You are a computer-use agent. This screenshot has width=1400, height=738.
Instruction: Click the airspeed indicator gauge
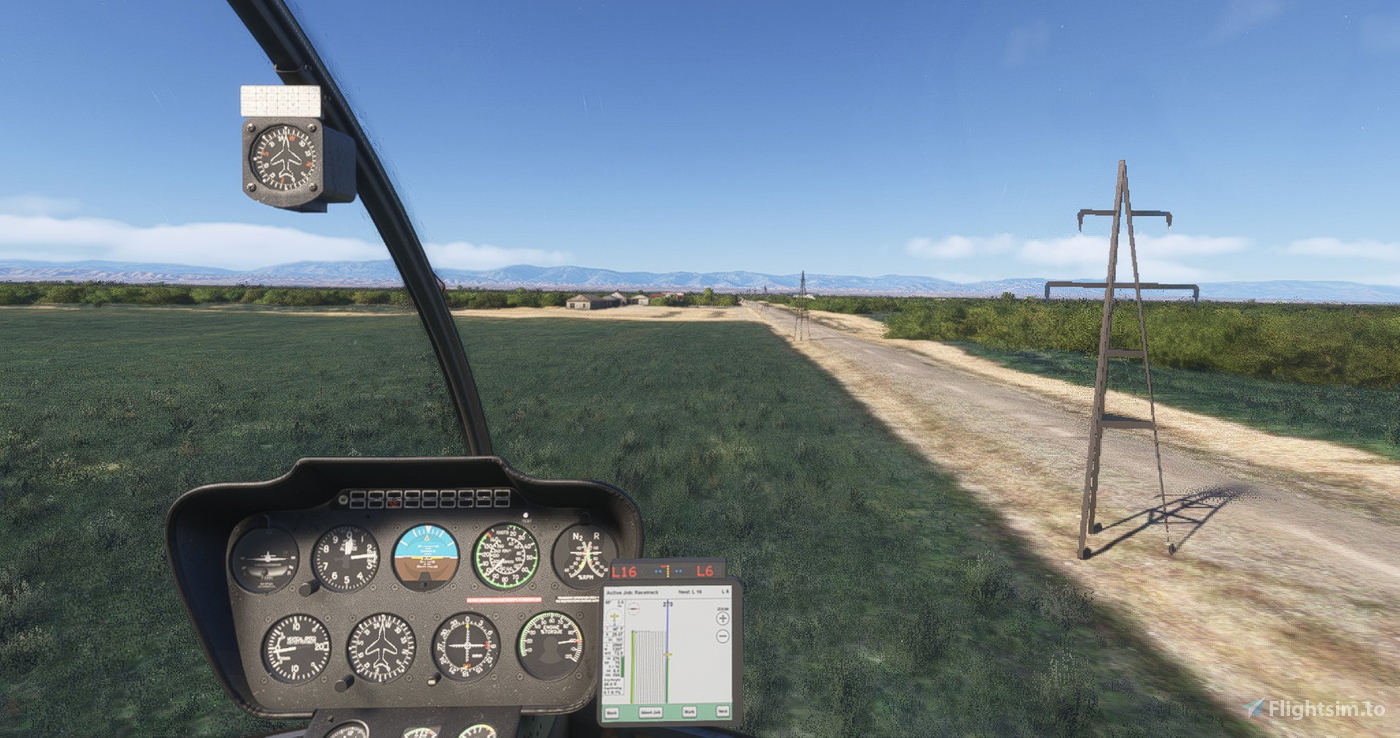505,555
